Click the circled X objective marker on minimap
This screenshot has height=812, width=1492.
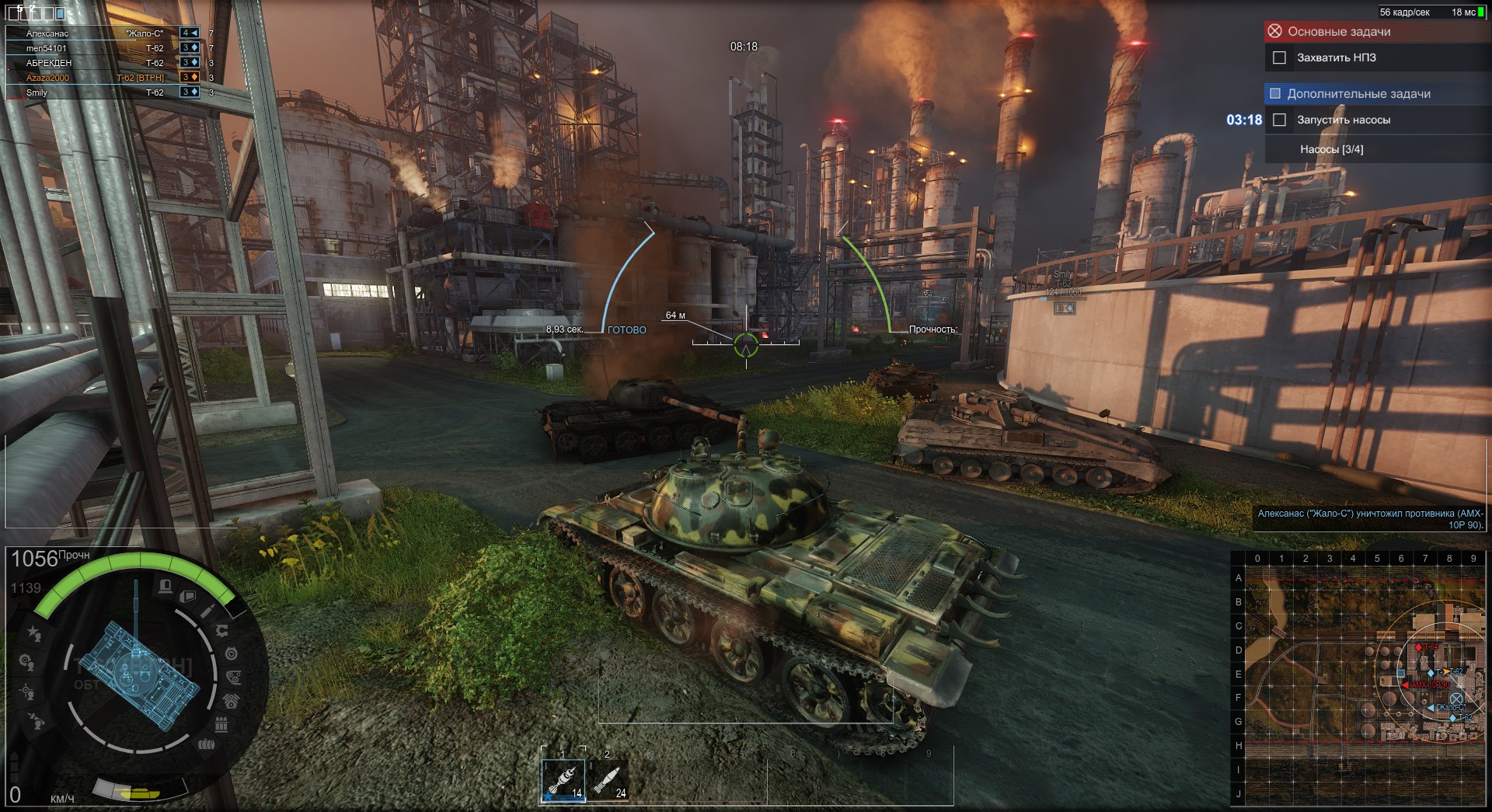[1456, 698]
